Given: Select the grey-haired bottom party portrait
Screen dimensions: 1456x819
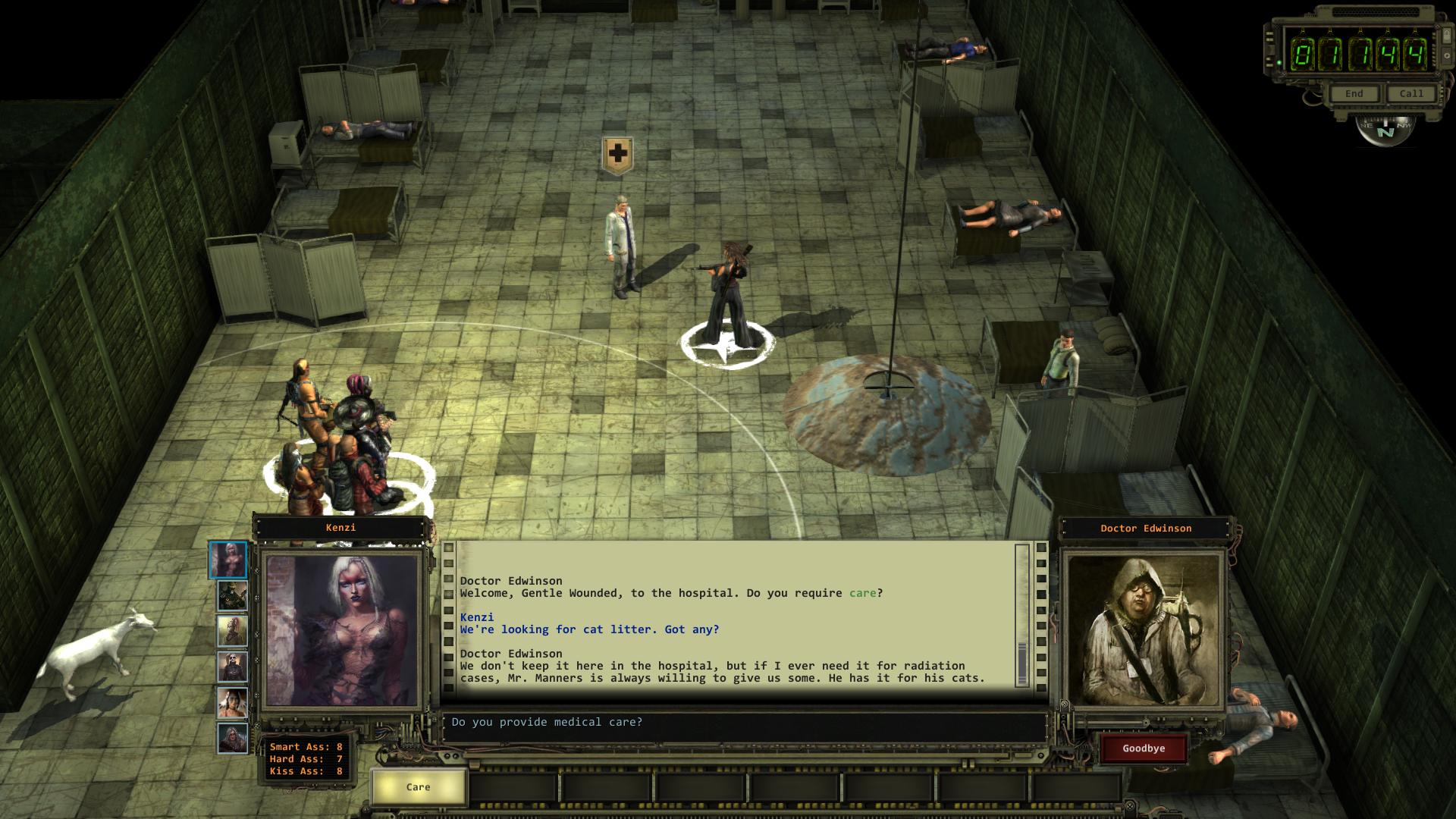Looking at the screenshot, I should pyautogui.click(x=232, y=739).
